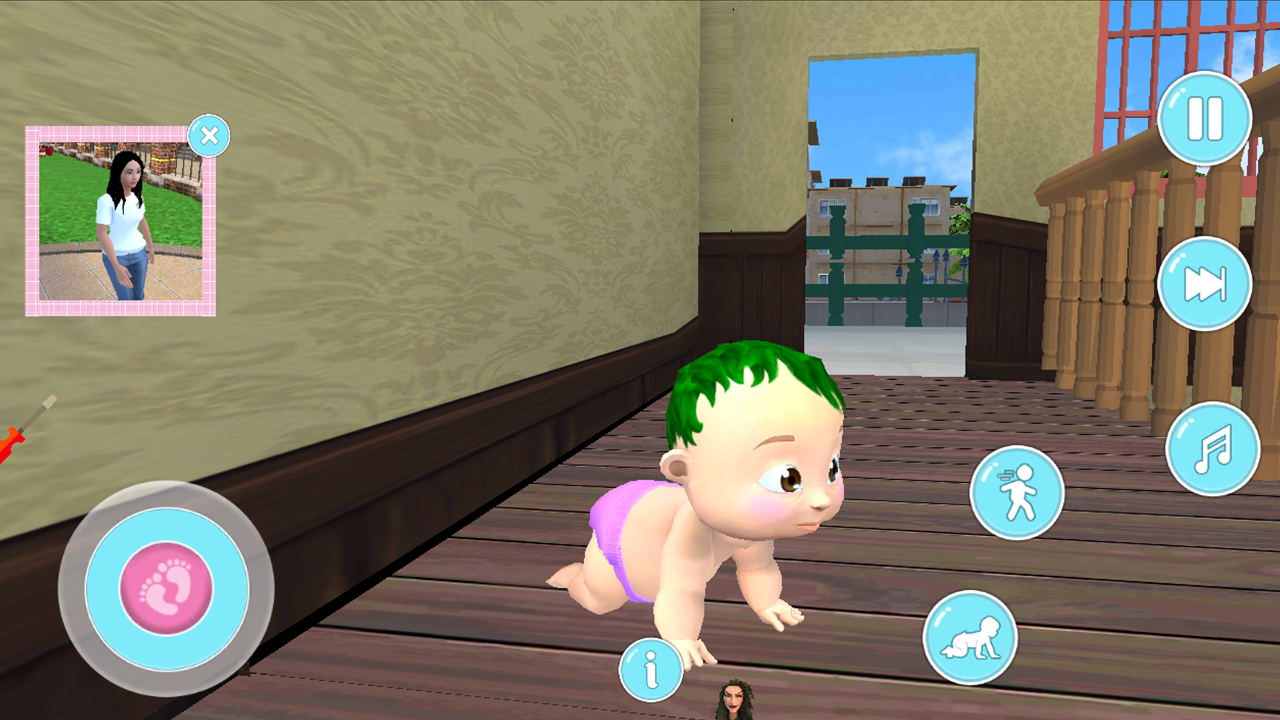The image size is (1280, 720).
Task: Tap the X icon on the picture frame
Action: pyautogui.click(x=209, y=135)
